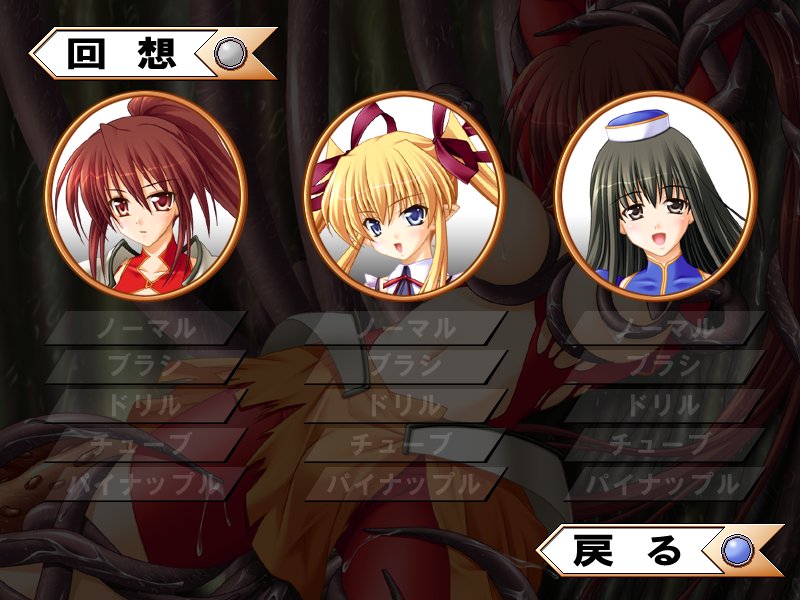This screenshot has height=600, width=800.
Task: Choose ドリル entry under the red-haired girl
Action: (146, 406)
